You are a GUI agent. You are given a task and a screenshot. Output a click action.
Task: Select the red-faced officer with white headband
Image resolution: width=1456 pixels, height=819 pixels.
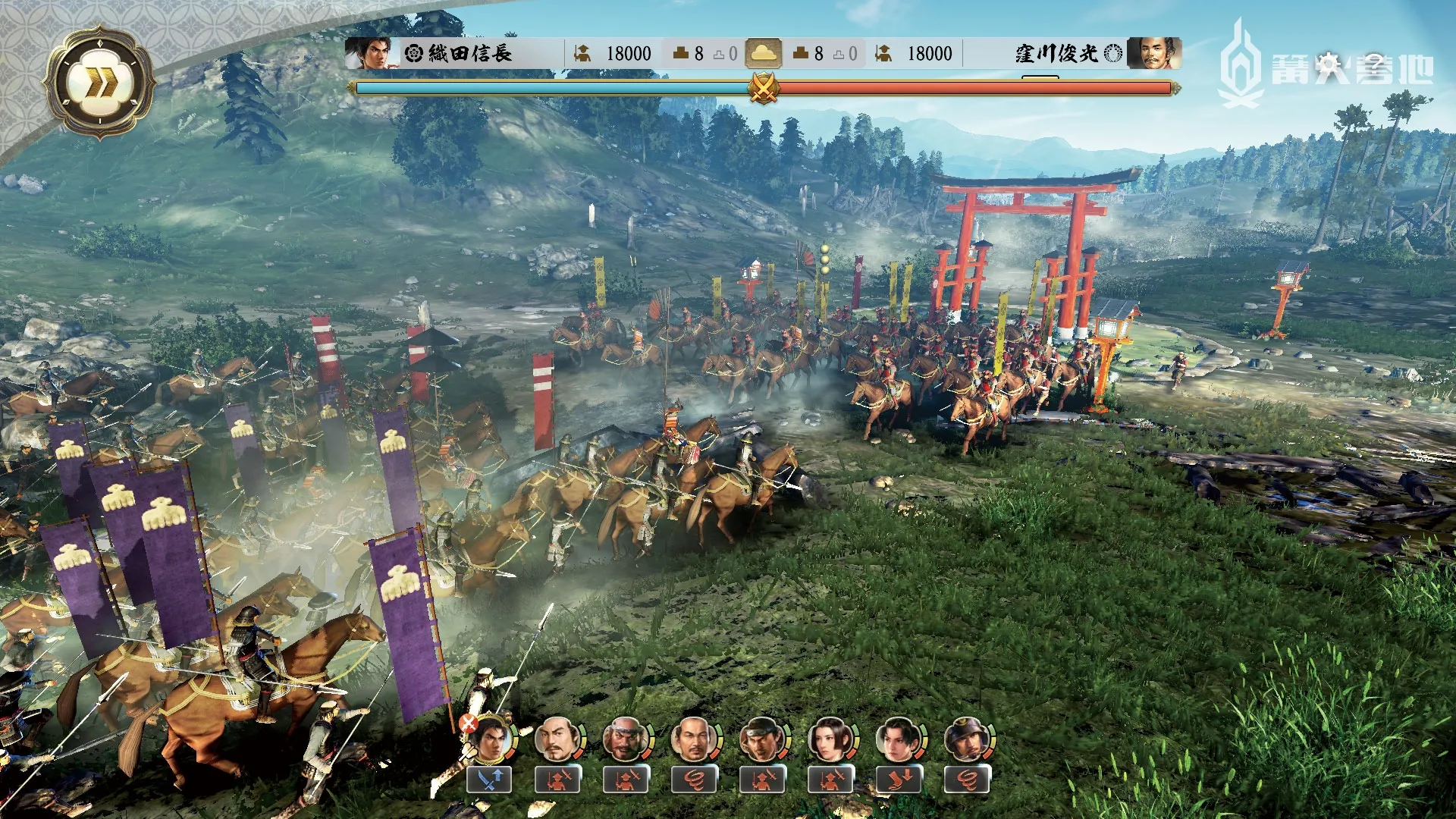626,739
